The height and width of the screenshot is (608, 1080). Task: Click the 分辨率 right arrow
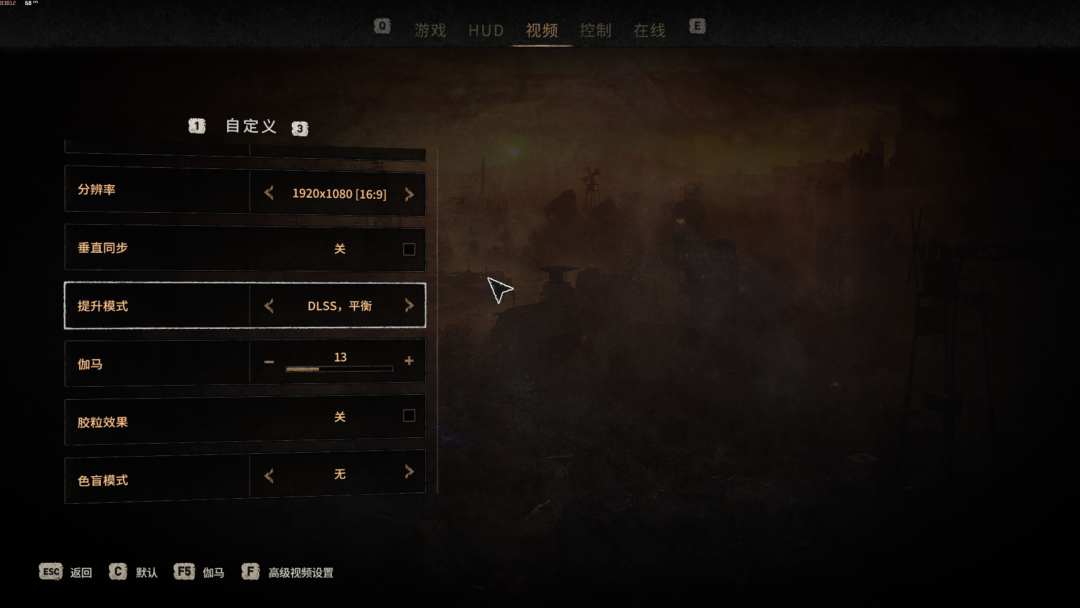[409, 194]
